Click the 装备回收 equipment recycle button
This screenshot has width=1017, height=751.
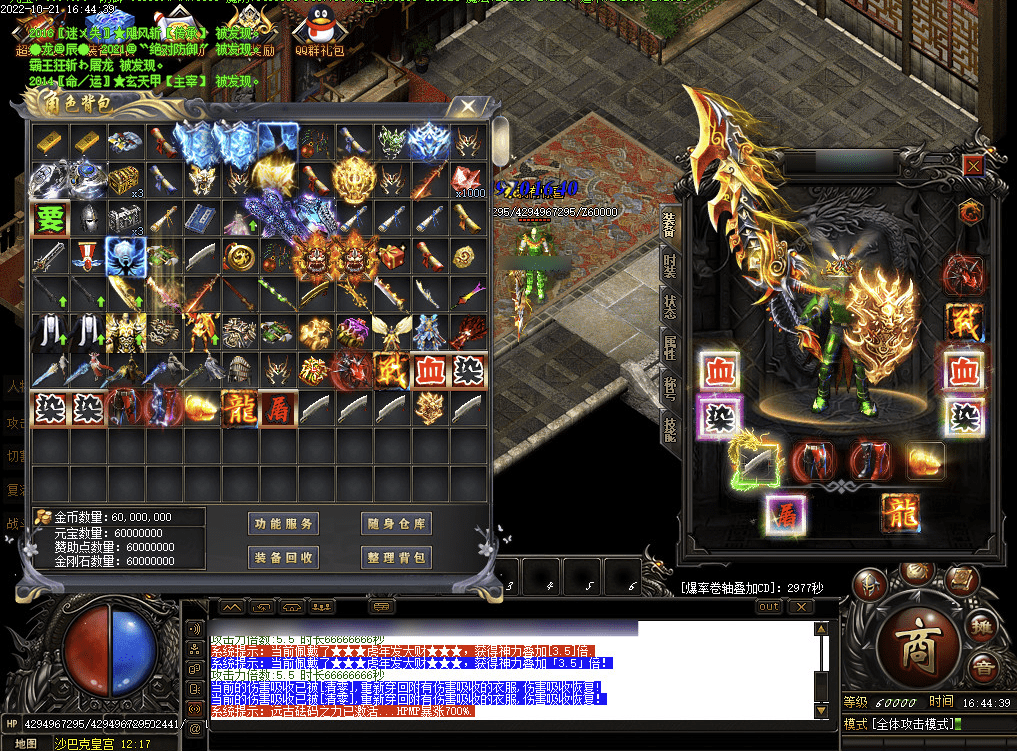[284, 557]
